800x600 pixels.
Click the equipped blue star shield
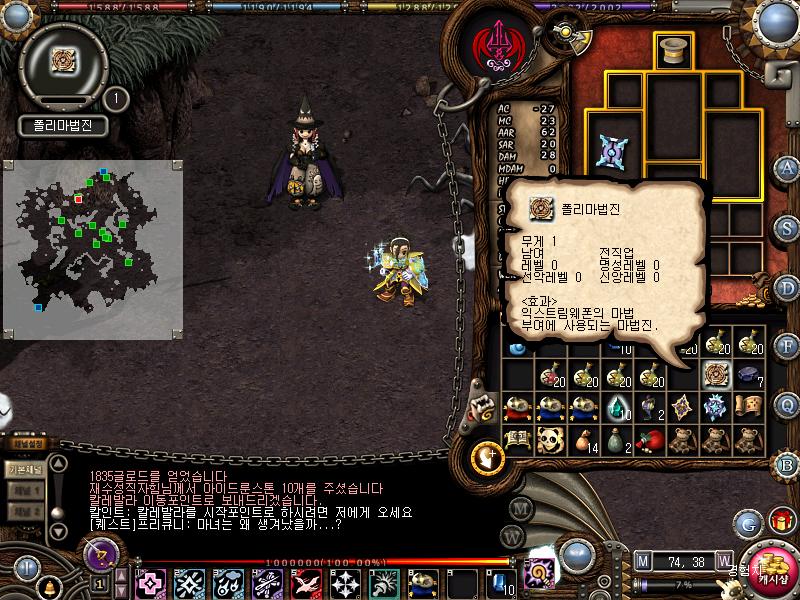[608, 152]
